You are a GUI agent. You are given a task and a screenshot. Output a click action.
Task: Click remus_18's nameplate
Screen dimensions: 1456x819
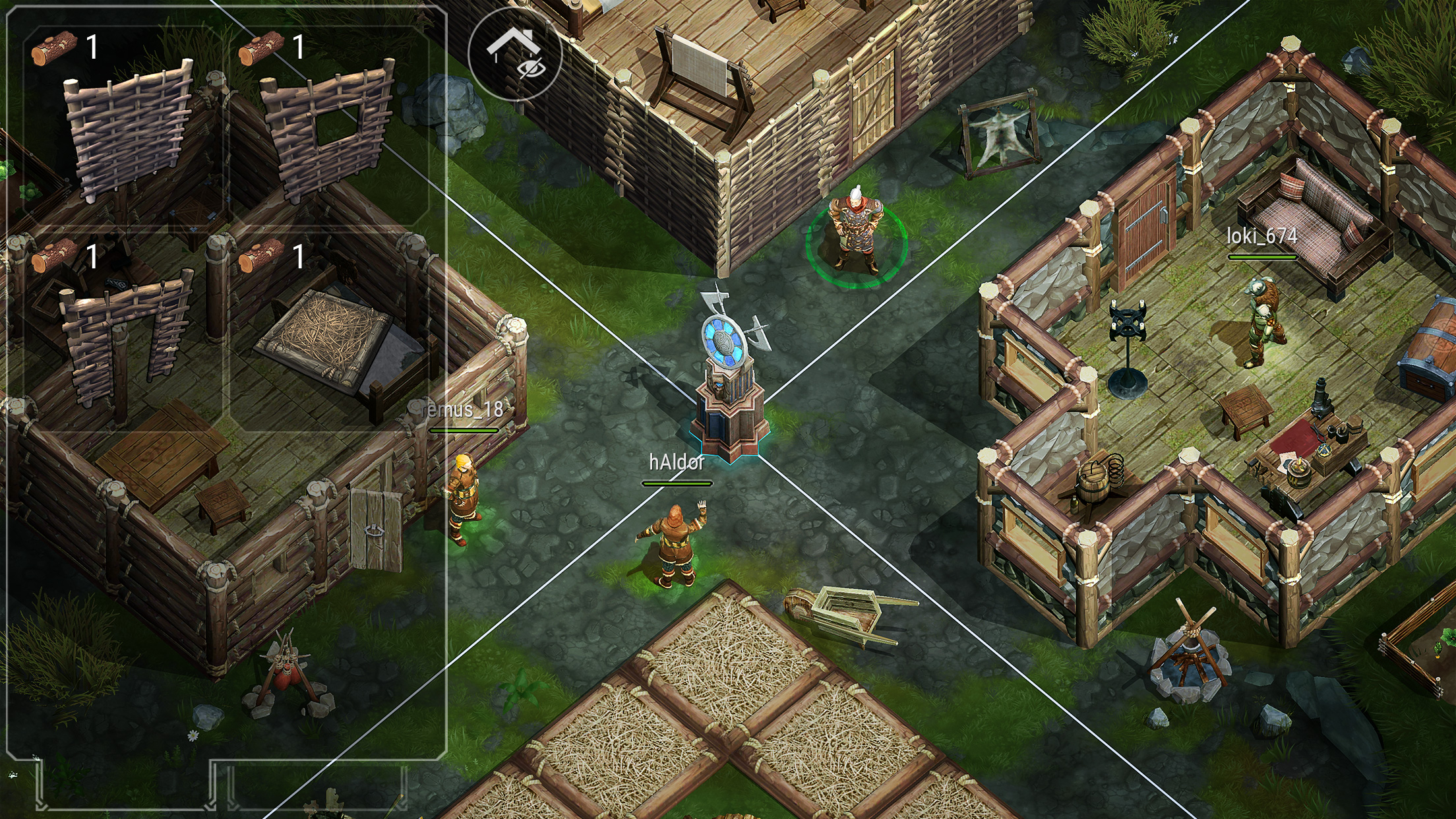click(462, 409)
